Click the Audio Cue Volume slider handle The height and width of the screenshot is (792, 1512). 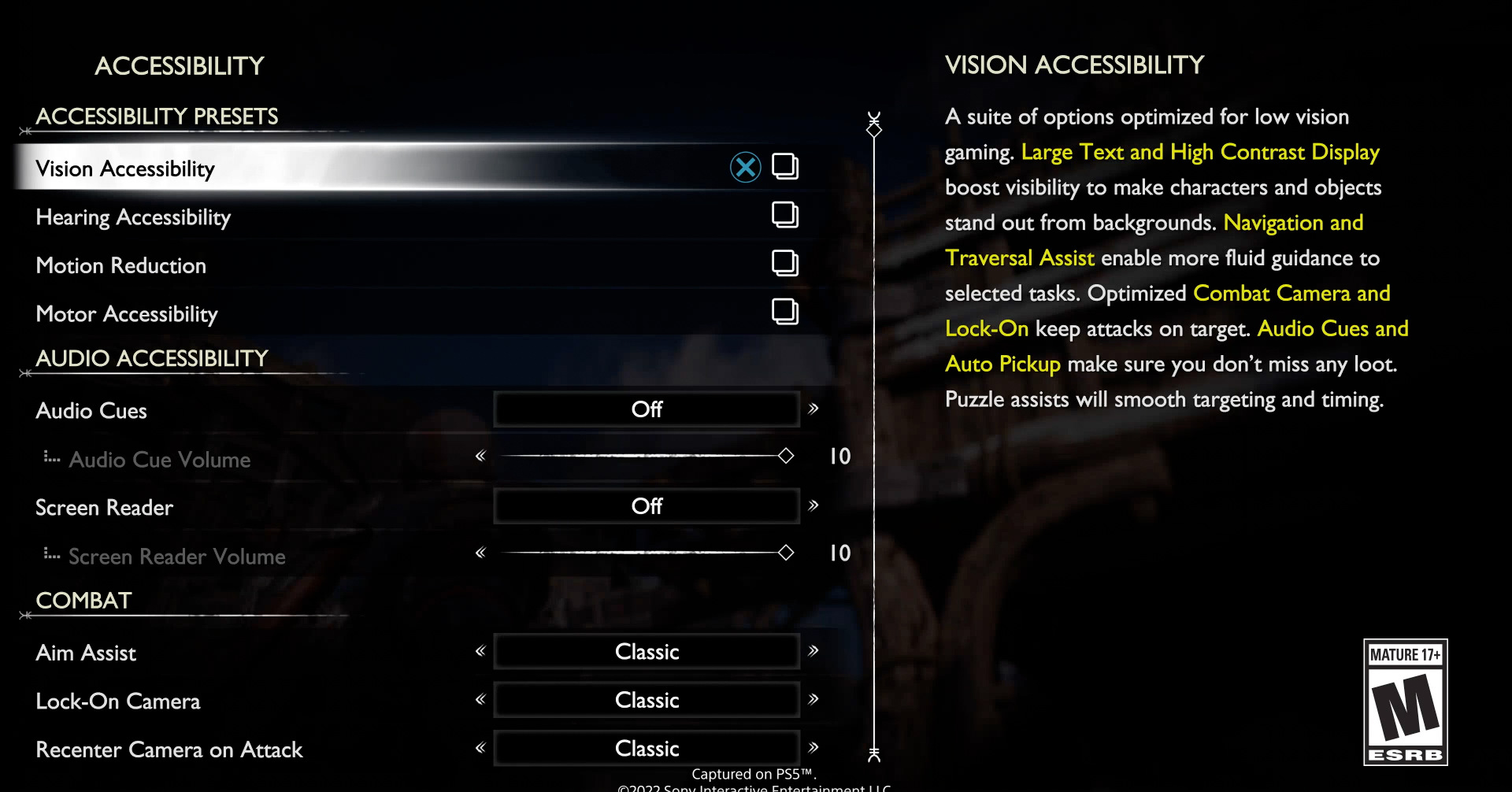(x=785, y=455)
